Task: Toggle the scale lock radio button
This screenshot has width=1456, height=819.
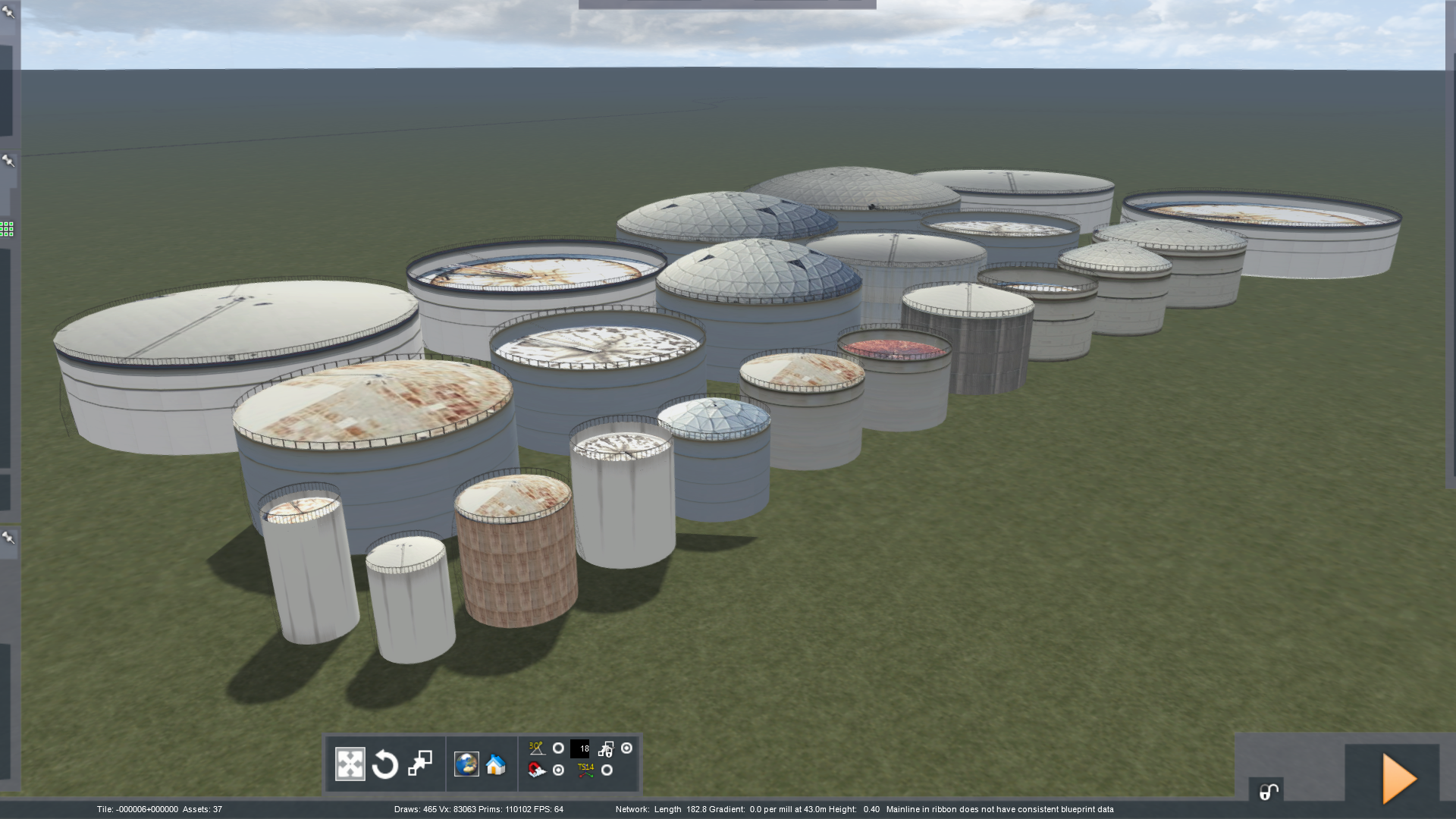Action: coord(626,748)
